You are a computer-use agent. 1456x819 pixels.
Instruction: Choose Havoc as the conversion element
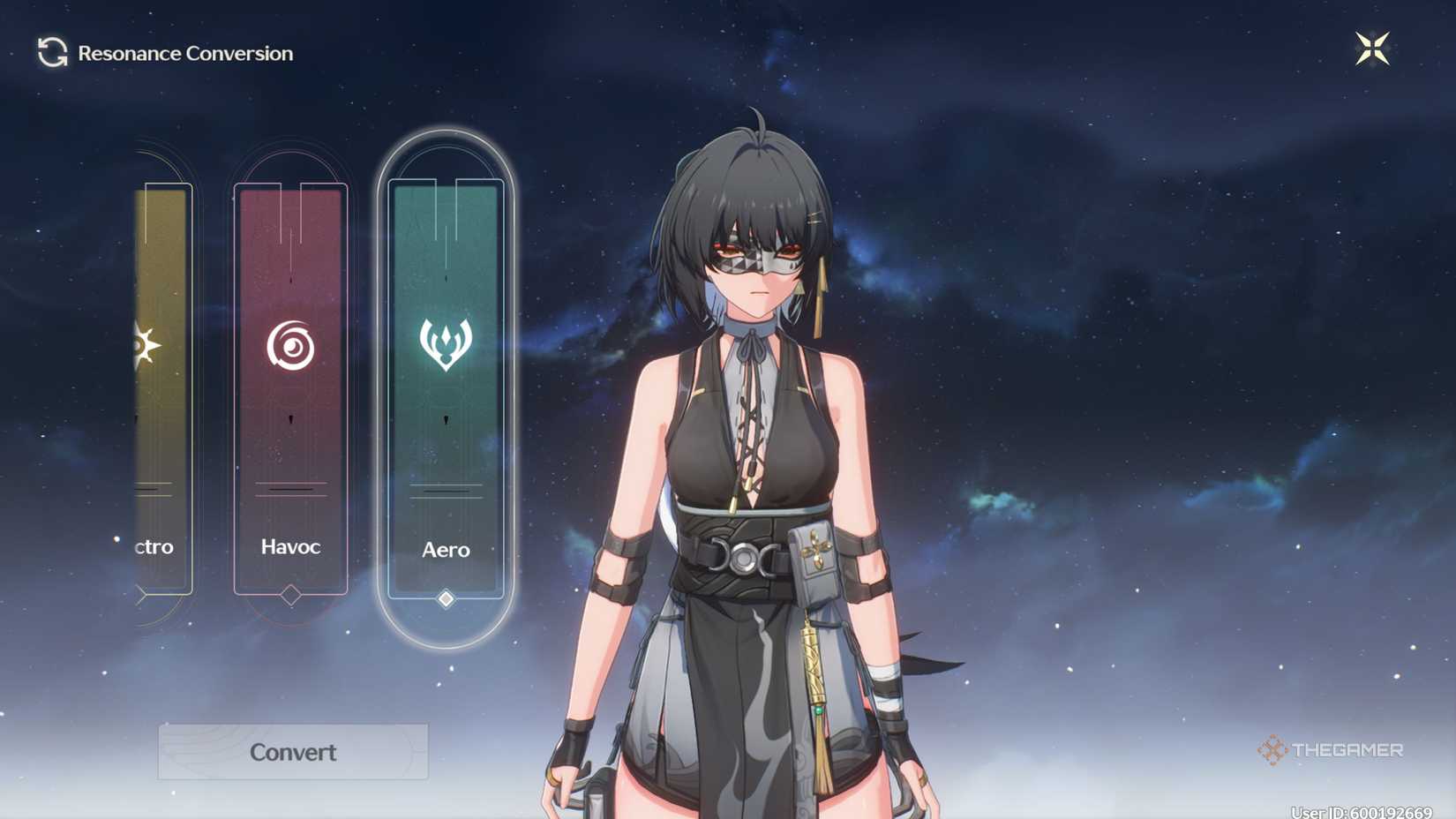point(291,388)
